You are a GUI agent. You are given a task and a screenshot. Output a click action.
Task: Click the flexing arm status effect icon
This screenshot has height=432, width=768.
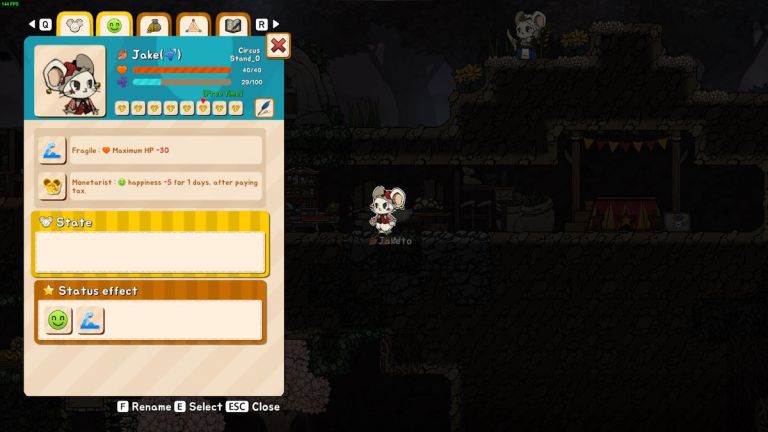click(90, 321)
